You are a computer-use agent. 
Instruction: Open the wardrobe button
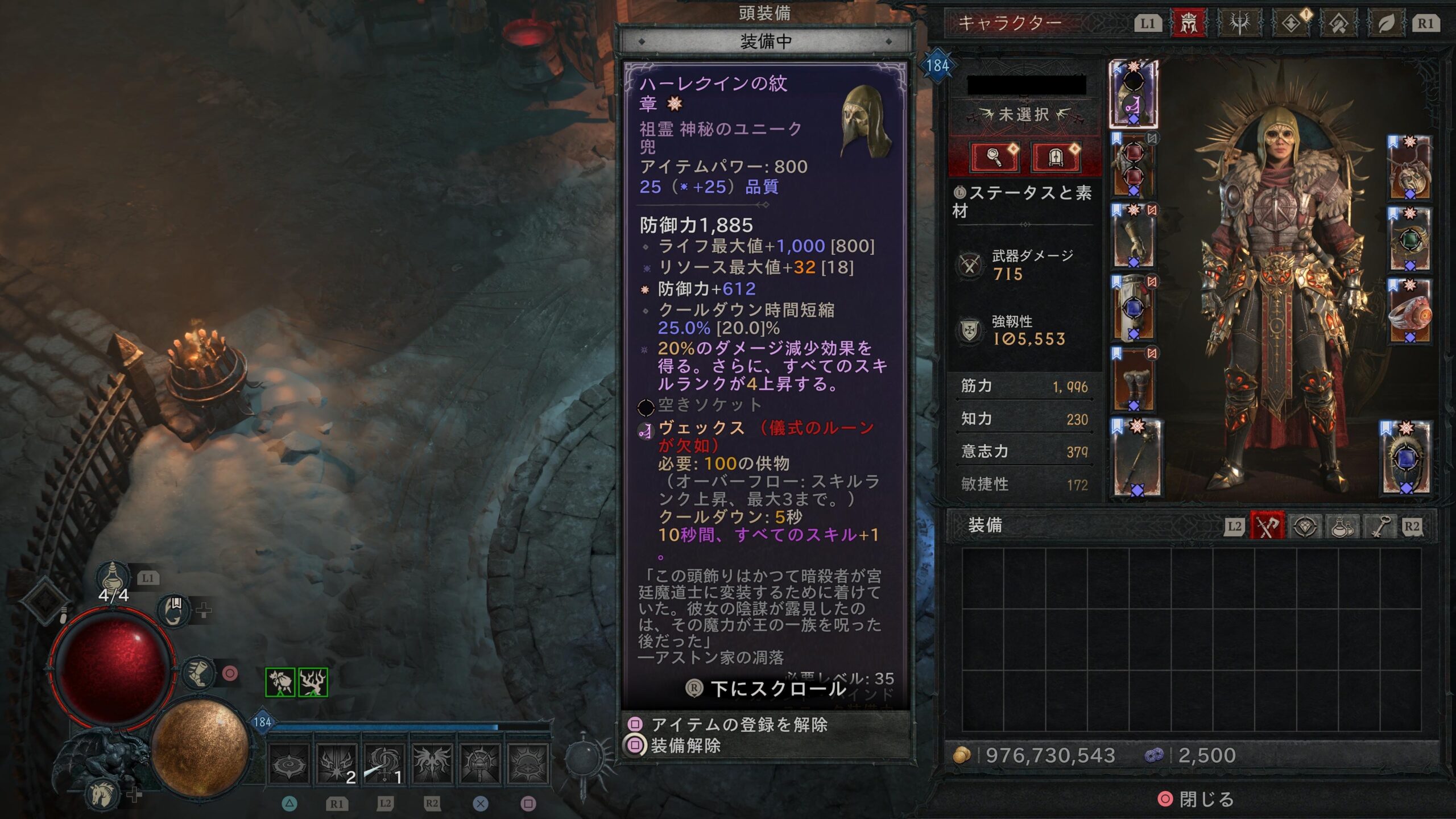click(x=1055, y=156)
